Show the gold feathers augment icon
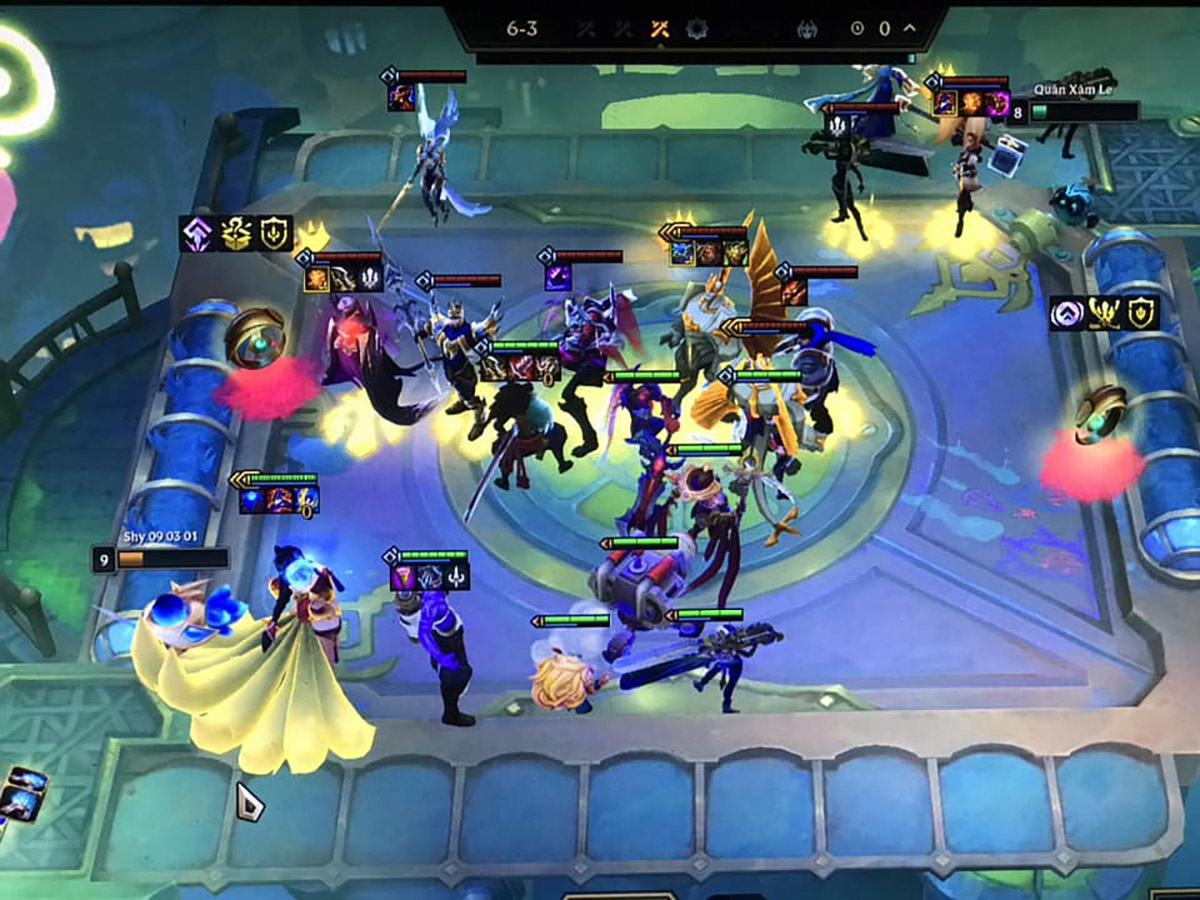Screen dimensions: 1200x900 tap(1104, 314)
